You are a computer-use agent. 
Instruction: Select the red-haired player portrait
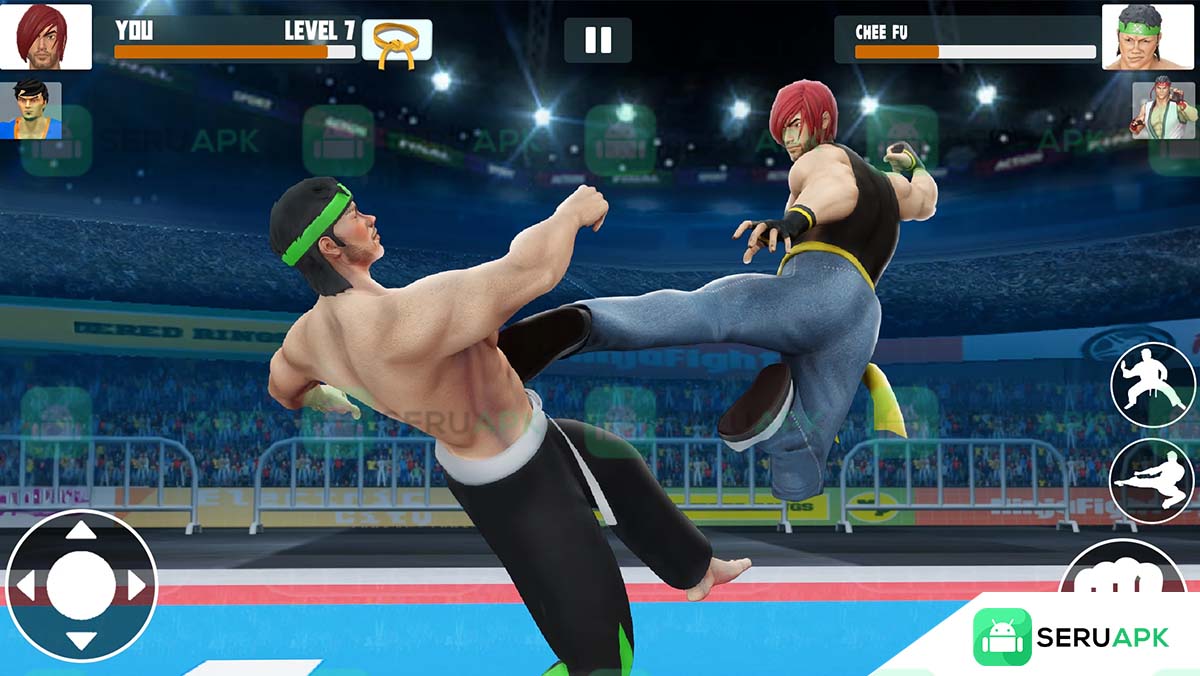point(46,37)
